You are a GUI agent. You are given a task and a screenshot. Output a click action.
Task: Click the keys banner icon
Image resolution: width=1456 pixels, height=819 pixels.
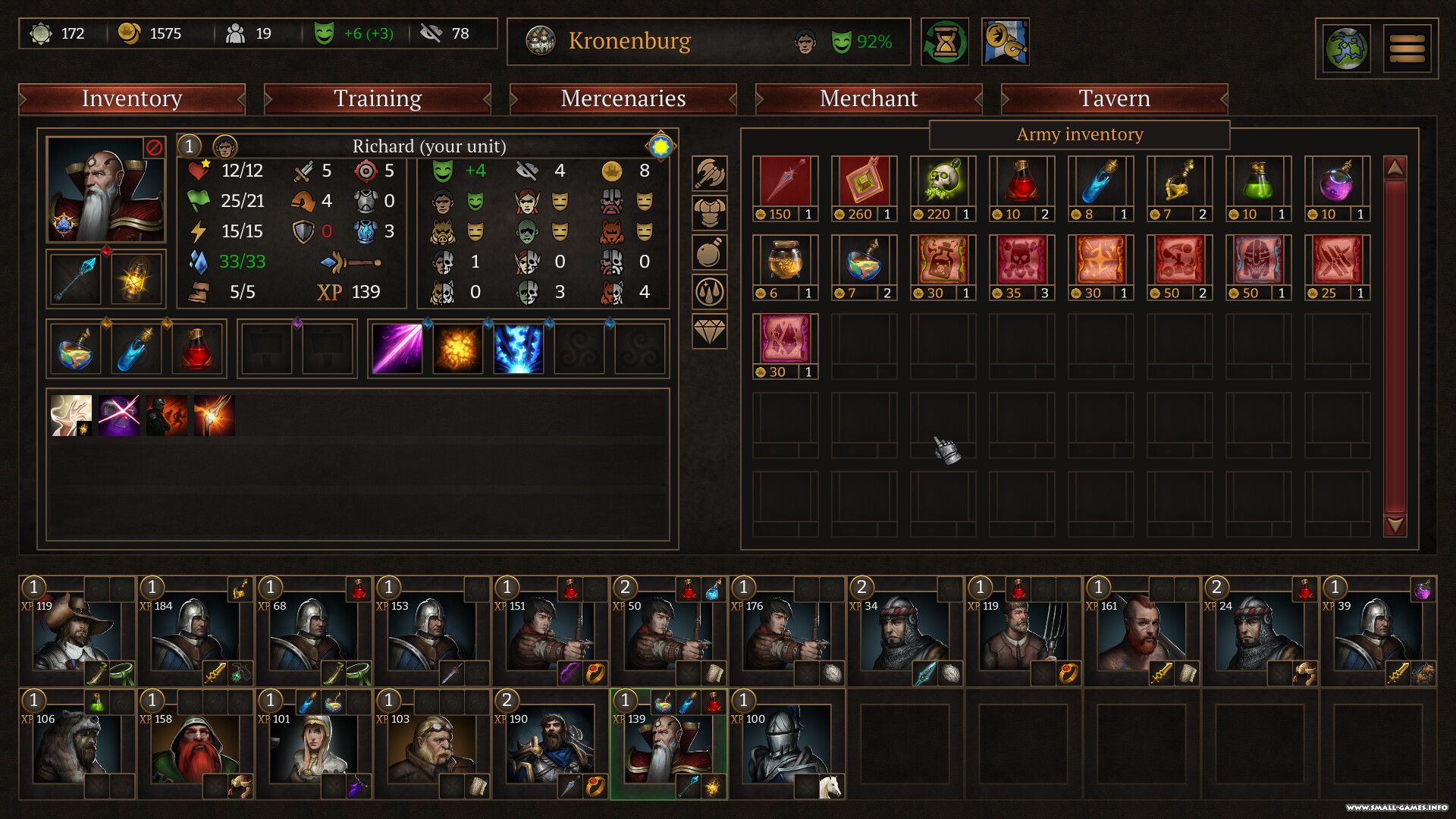pos(1005,42)
